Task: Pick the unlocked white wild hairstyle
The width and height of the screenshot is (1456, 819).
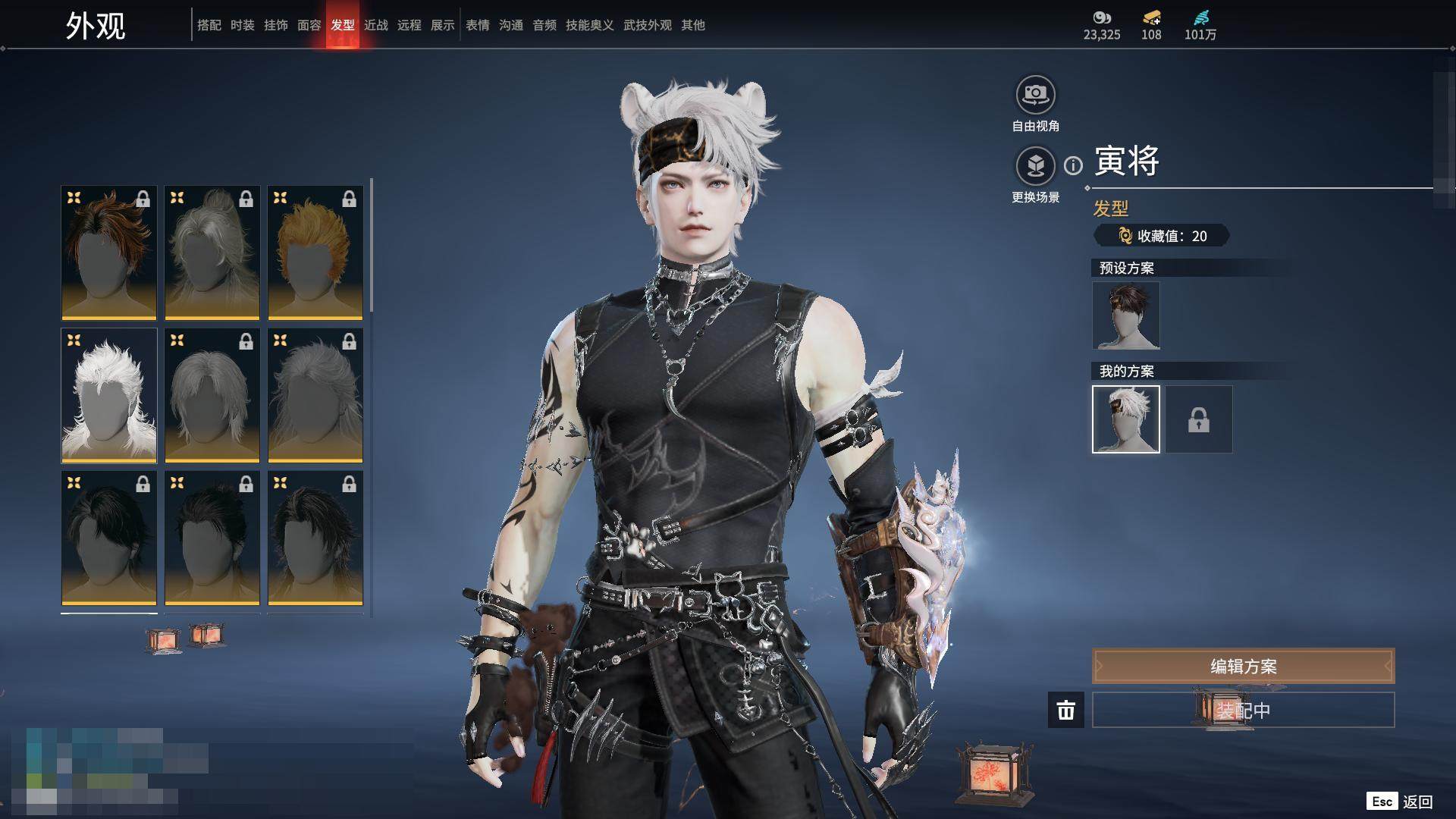Action: 109,395
